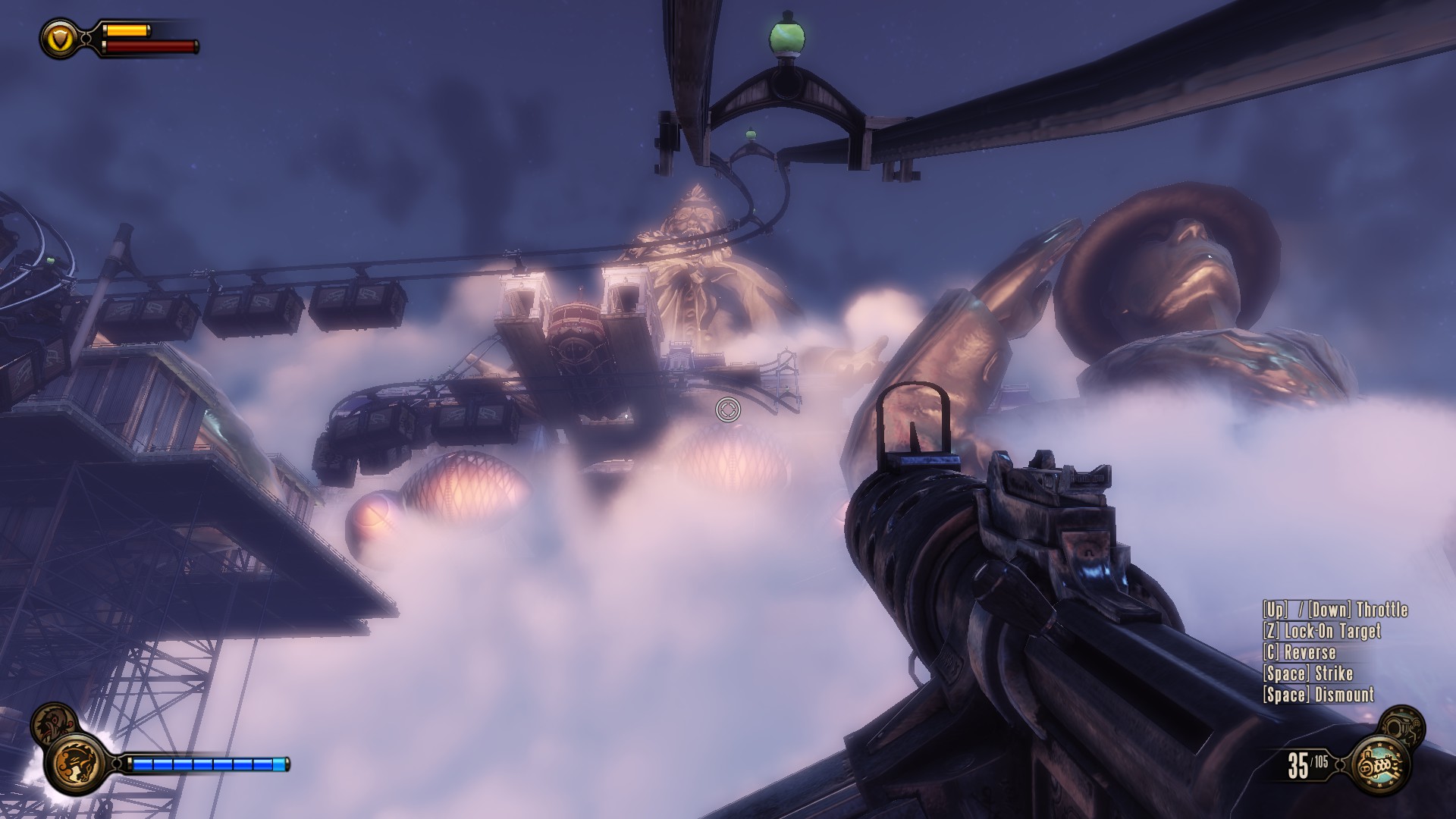Select the equipped crank gun weapon icon

(1382, 767)
